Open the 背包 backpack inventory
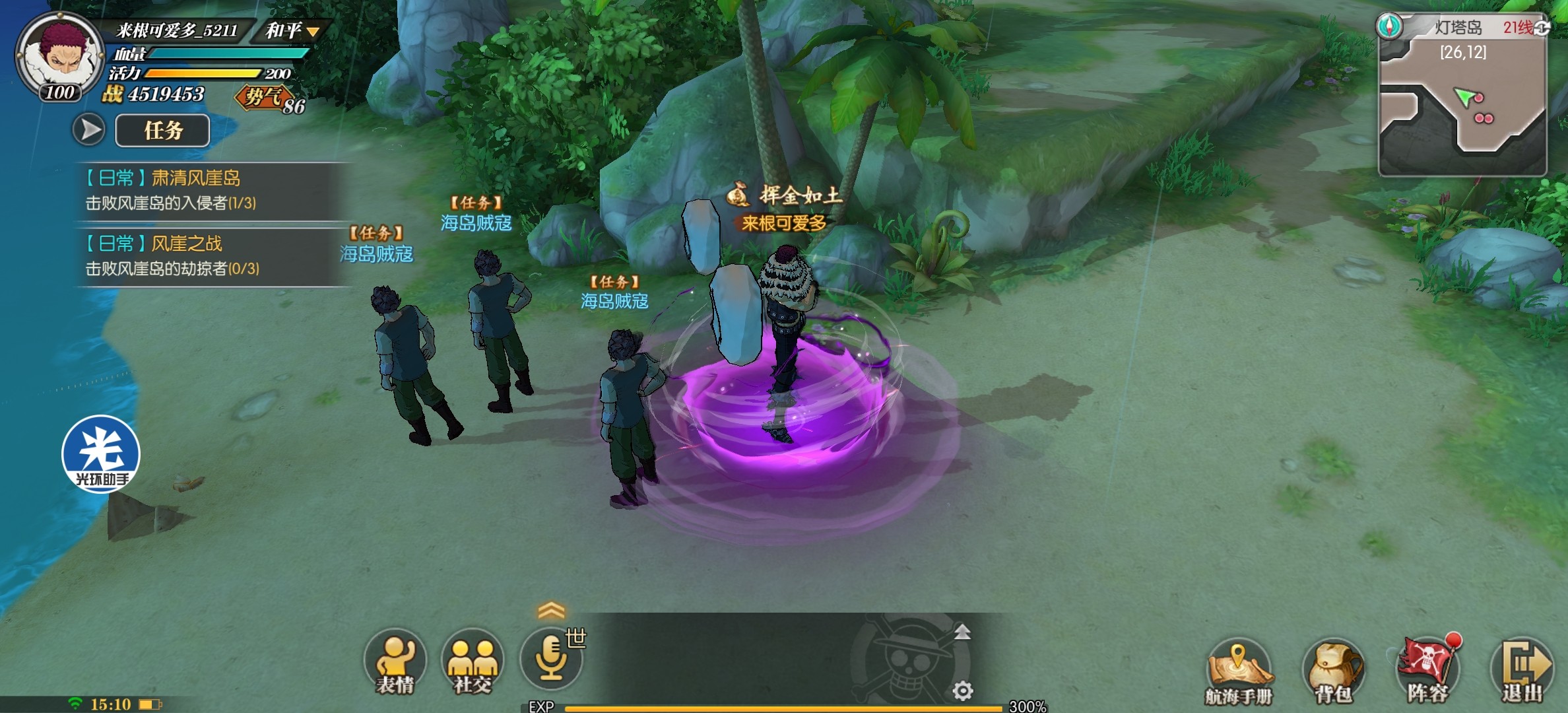Screen dimensions: 1568x713 point(1333,670)
